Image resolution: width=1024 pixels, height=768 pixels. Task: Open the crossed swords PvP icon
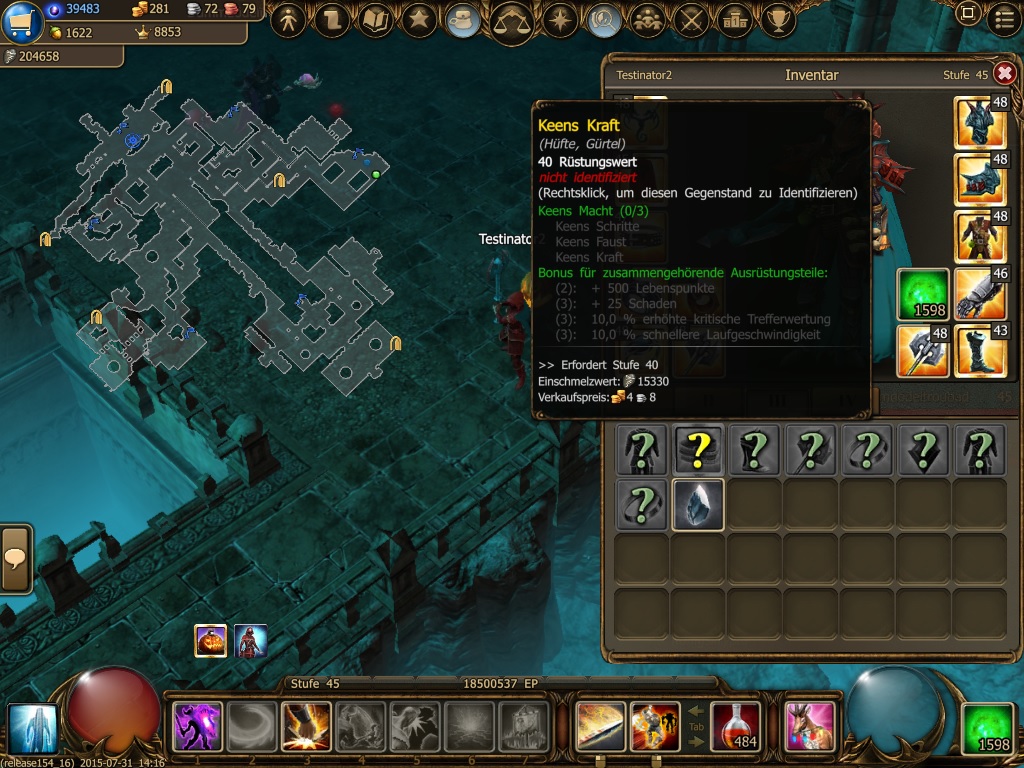(690, 19)
